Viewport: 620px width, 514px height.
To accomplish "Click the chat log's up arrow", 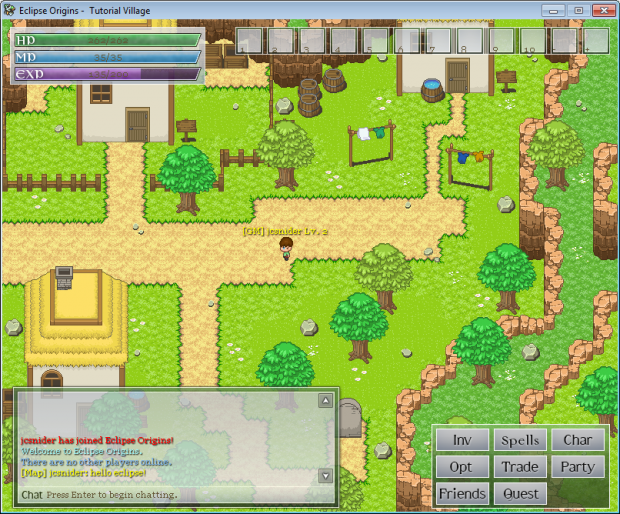I will coord(325,401).
